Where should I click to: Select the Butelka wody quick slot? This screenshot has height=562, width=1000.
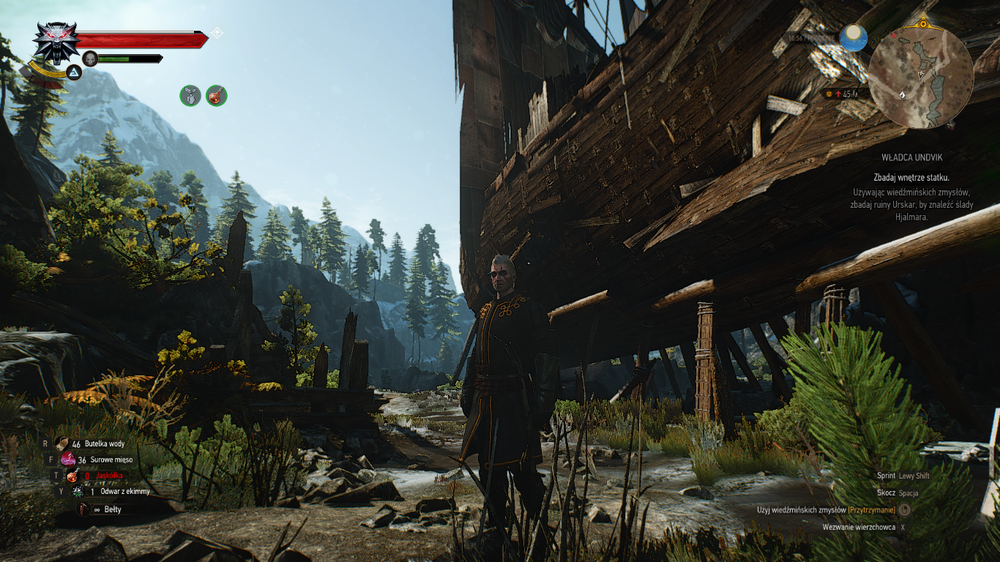(63, 442)
